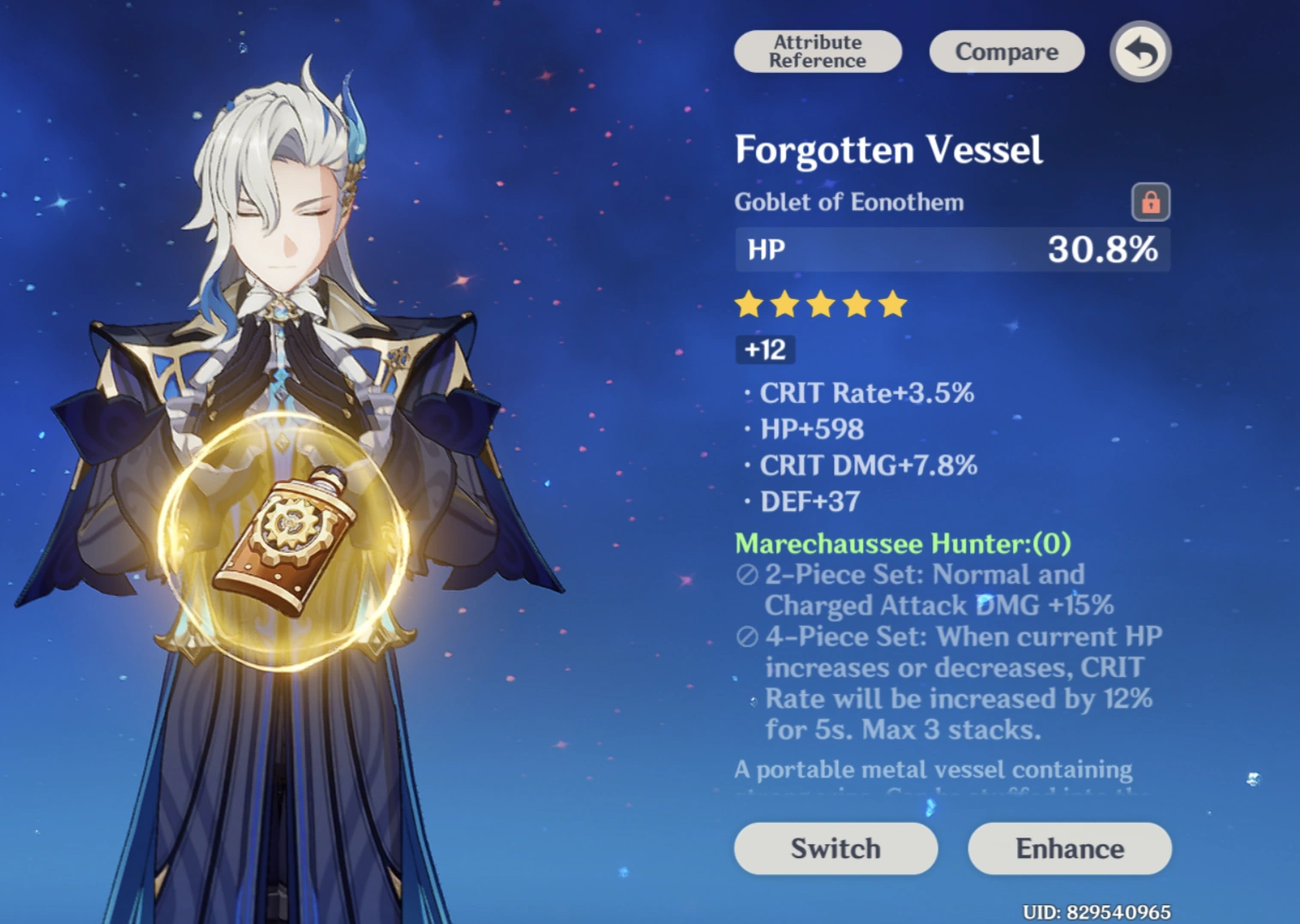Viewport: 1300px width, 924px height.
Task: Click the HP 30.8% stat bar
Action: 951,249
